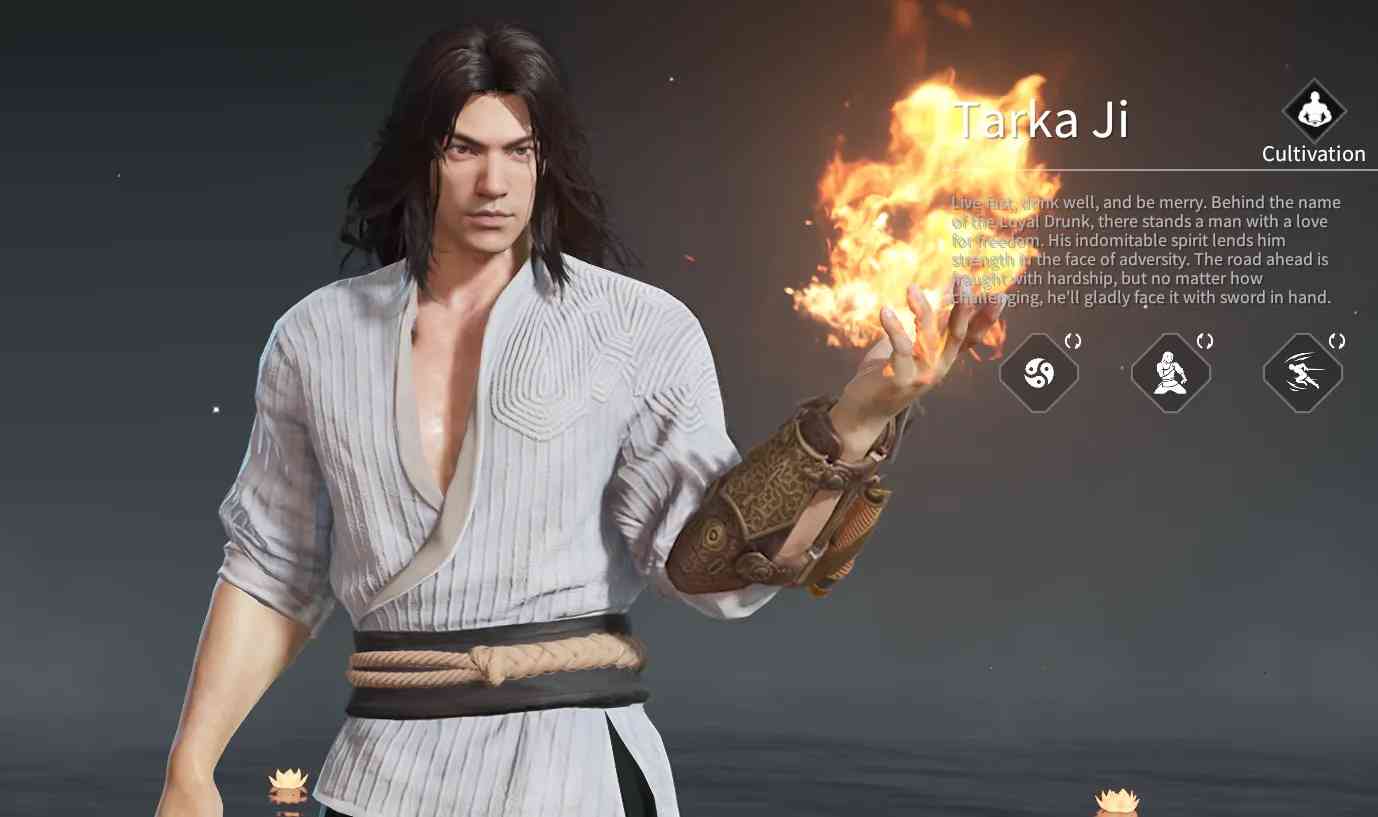The height and width of the screenshot is (817, 1378).
Task: Select the three-swirl tomoe skill icon
Action: coord(1039,374)
